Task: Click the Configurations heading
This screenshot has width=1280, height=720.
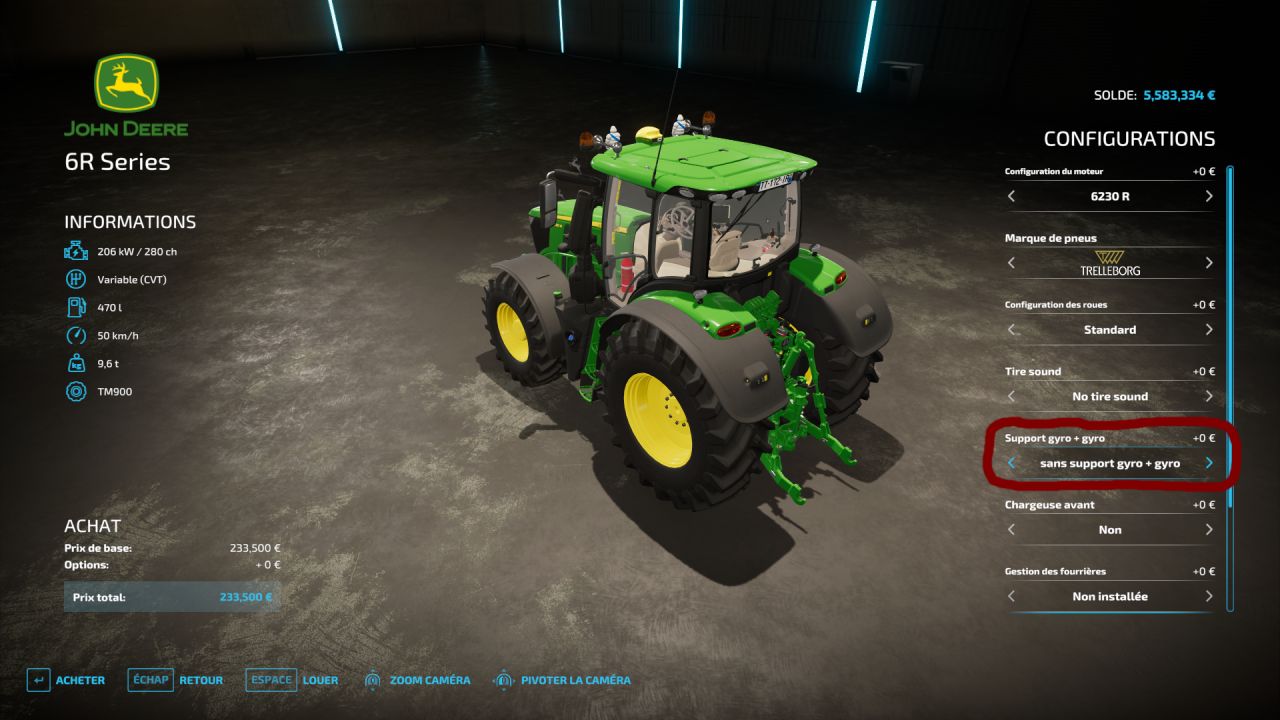Action: [x=1128, y=138]
